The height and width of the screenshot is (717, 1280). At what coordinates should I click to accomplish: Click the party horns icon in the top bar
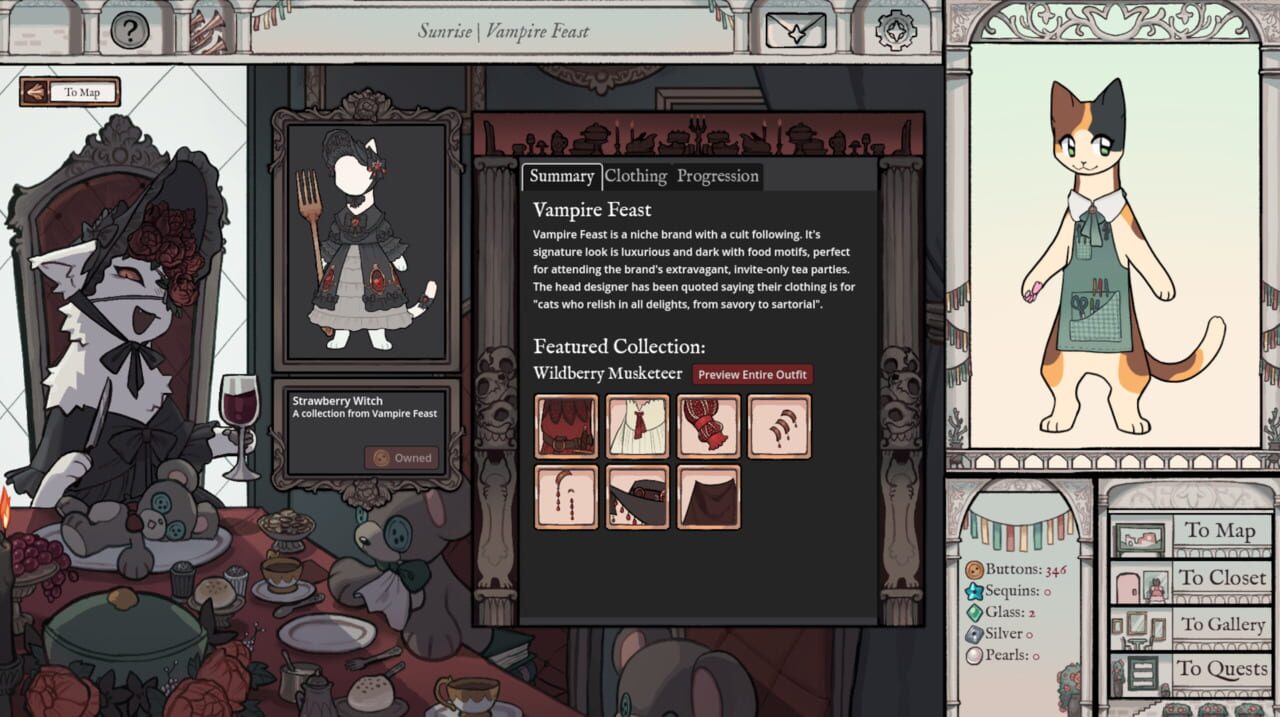tap(208, 30)
